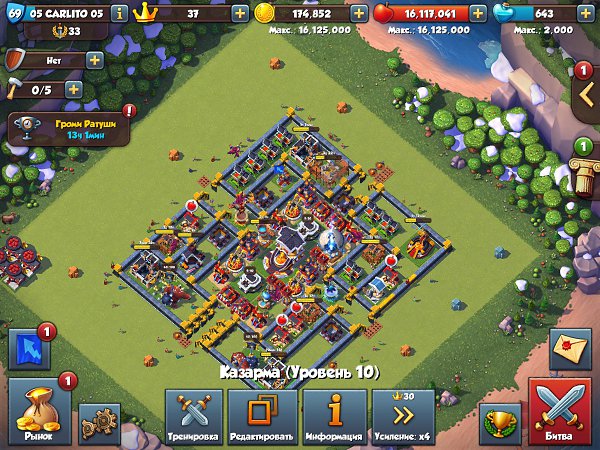The width and height of the screenshot is (600, 450).
Task: Show barracks Информация details
Action: 334,418
